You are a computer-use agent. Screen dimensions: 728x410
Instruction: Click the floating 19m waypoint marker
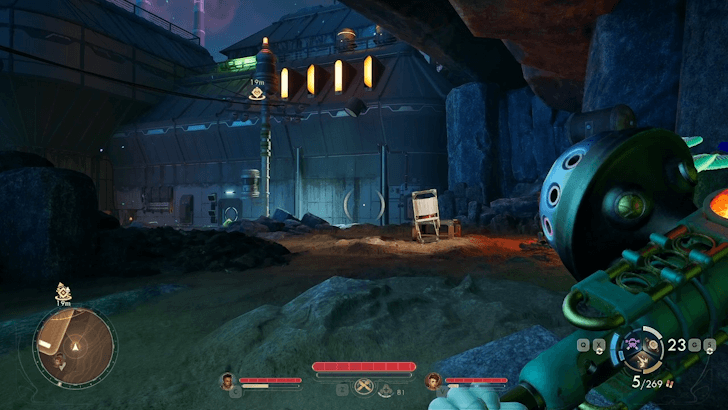point(257,92)
